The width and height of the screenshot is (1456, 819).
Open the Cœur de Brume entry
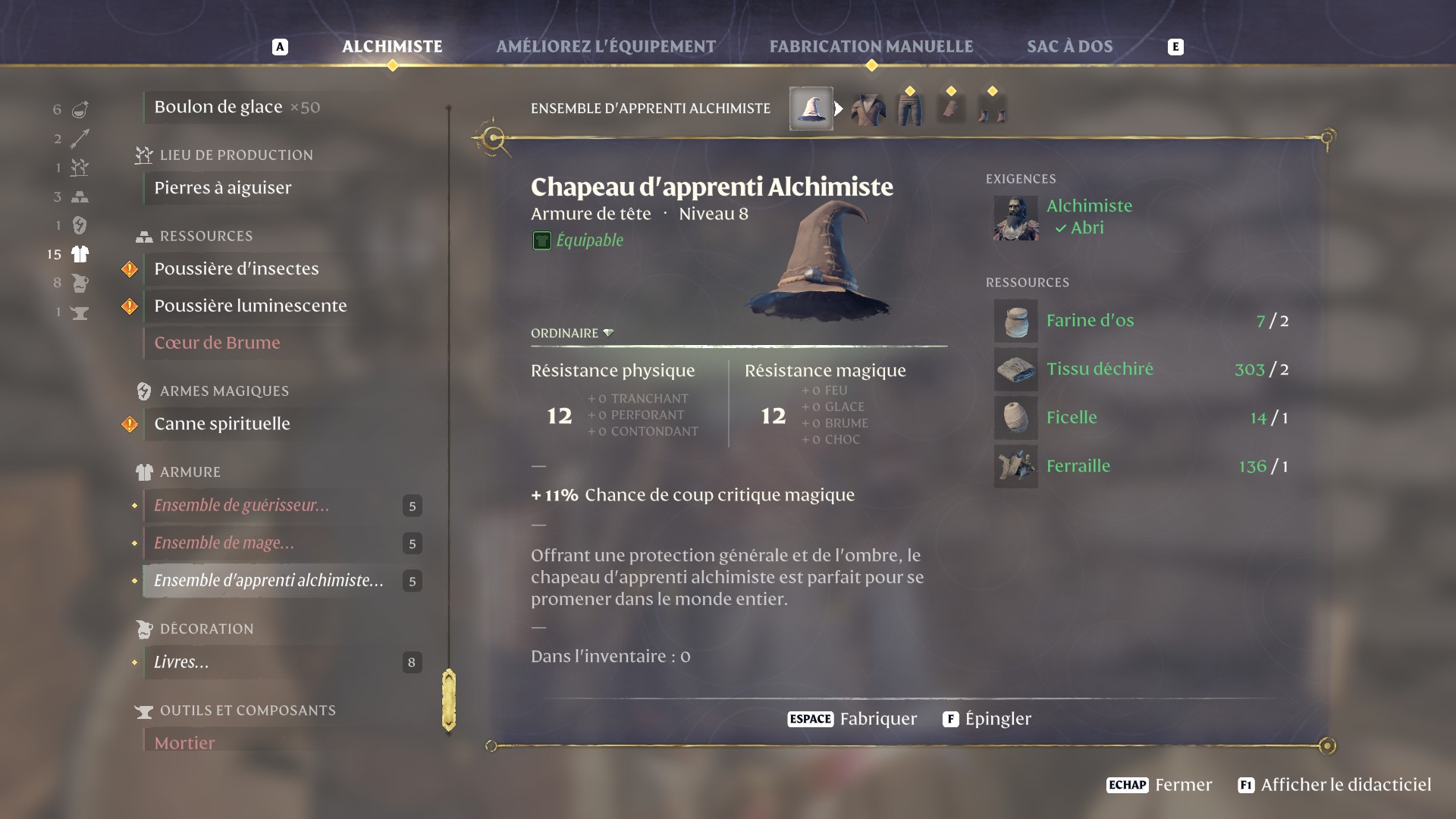217,343
